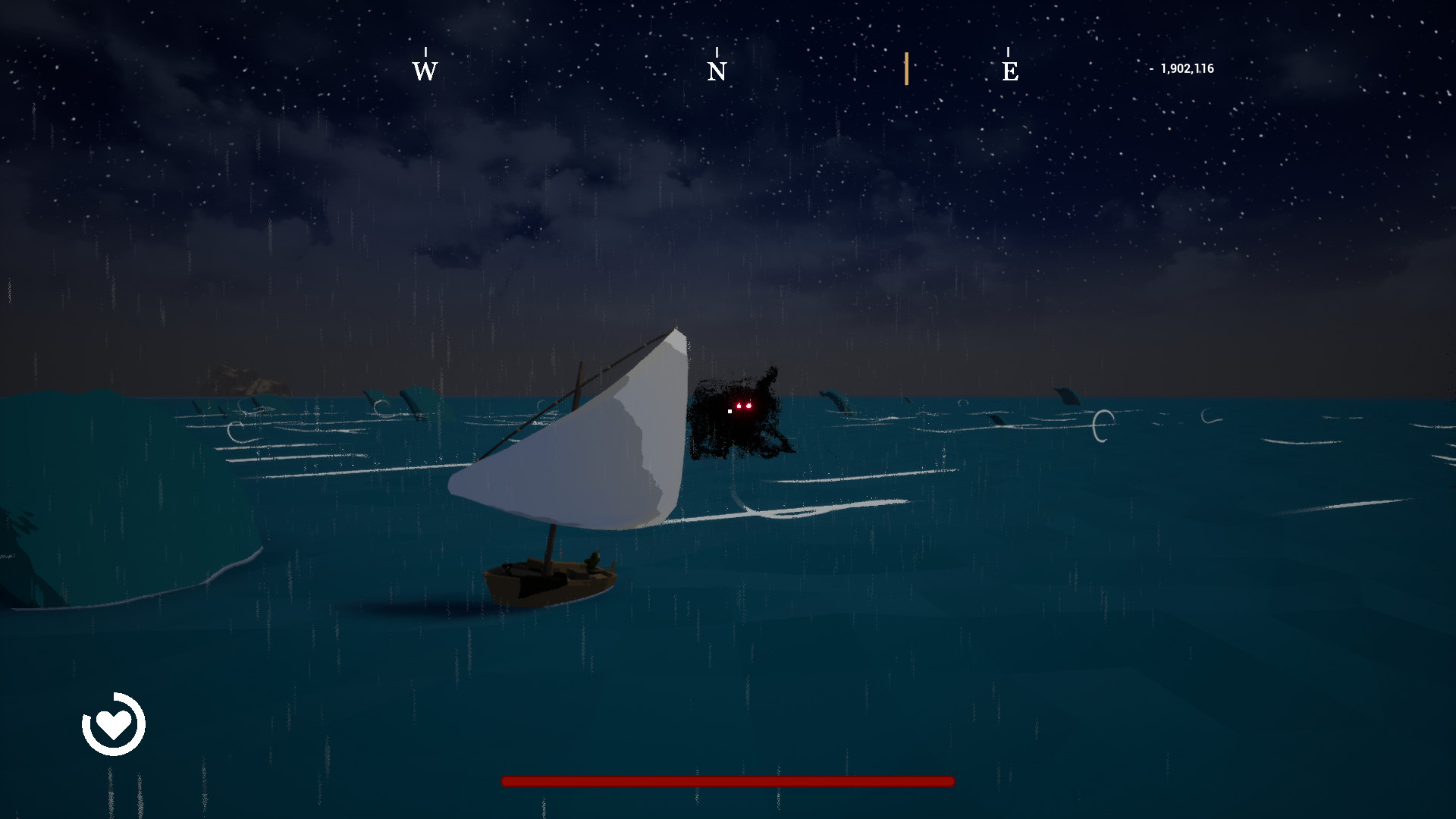This screenshot has width=1456, height=819.
Task: Click the white dot inside the creature
Action: pos(729,410)
